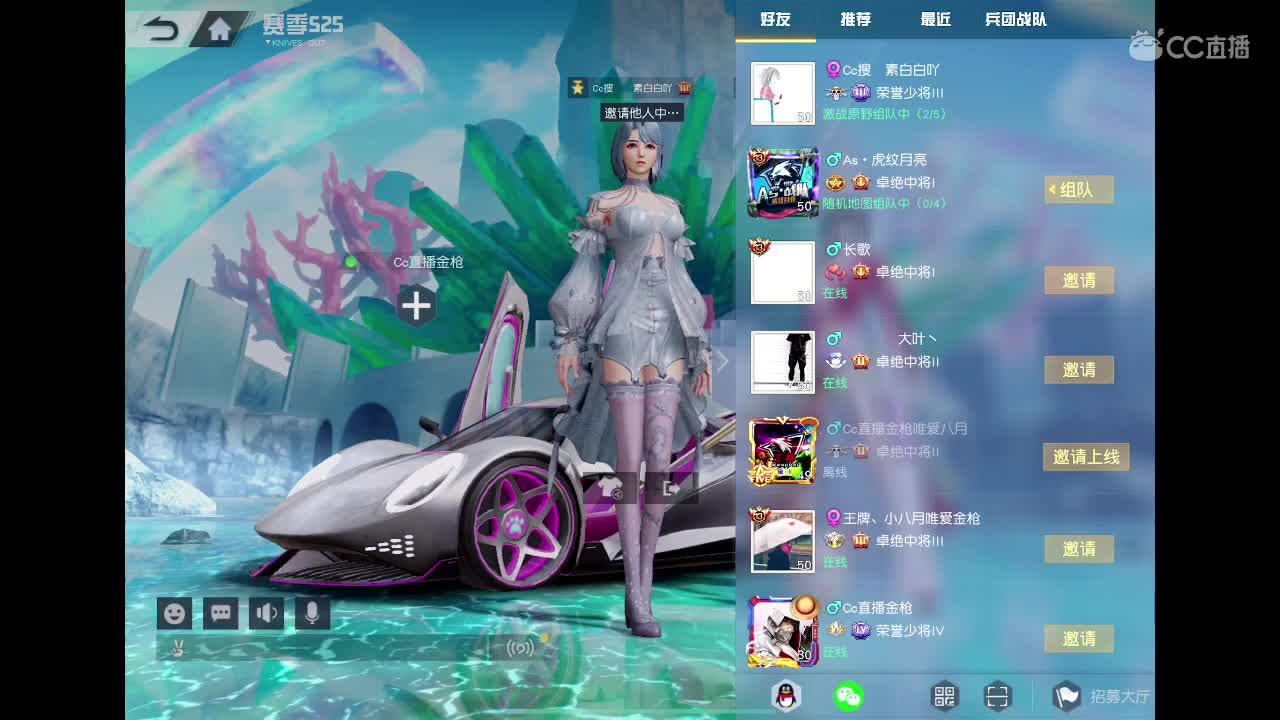Screen dimensions: 1280x720
Task: Click the home icon at top left
Action: coord(219,30)
